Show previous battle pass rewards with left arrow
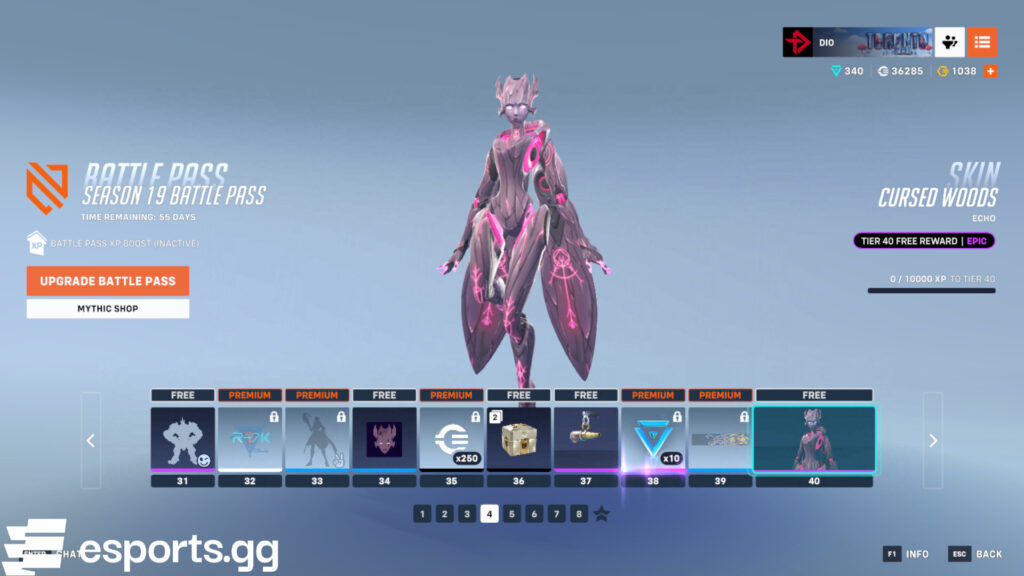 point(91,440)
